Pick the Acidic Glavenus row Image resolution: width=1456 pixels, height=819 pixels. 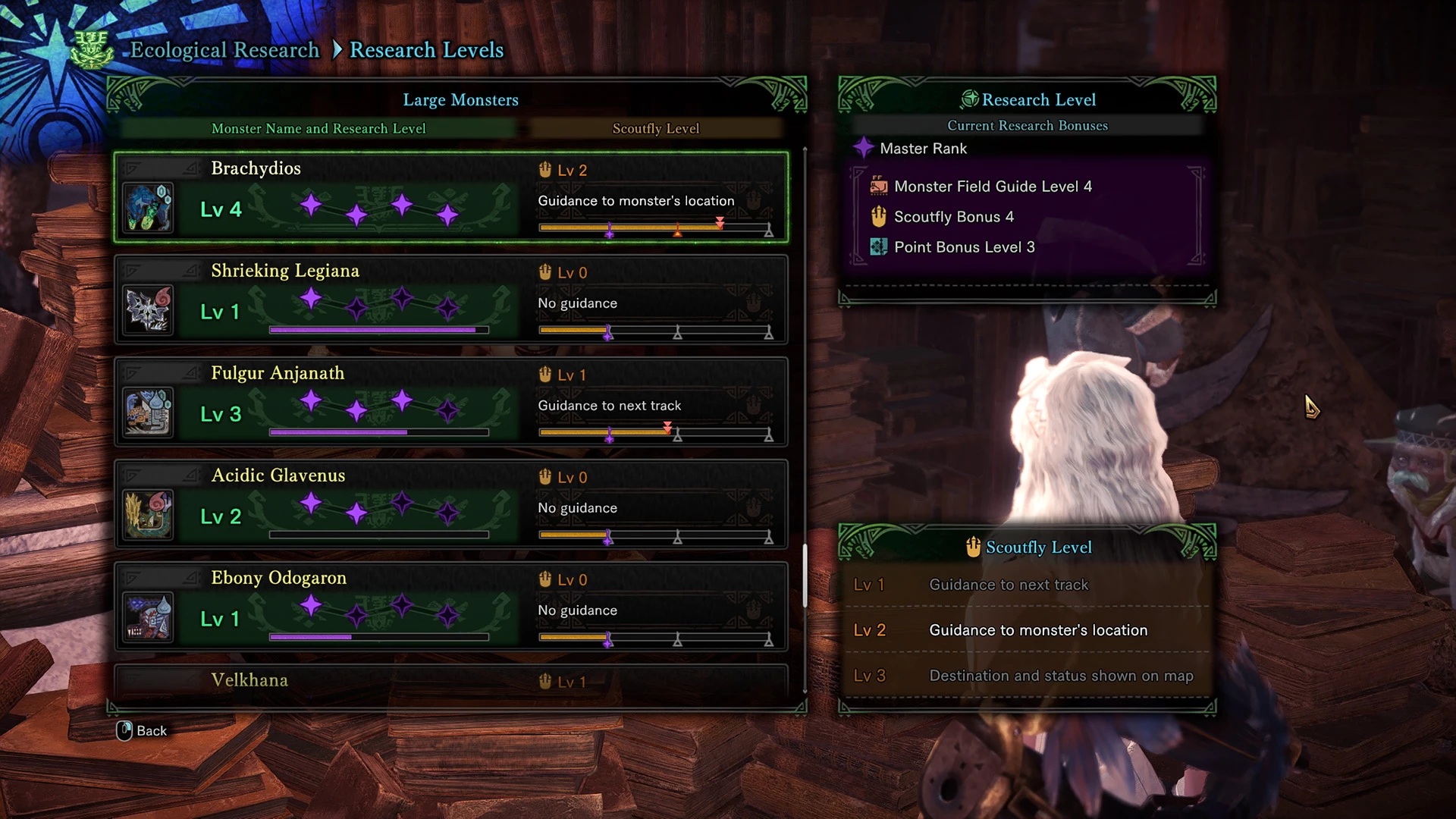450,504
